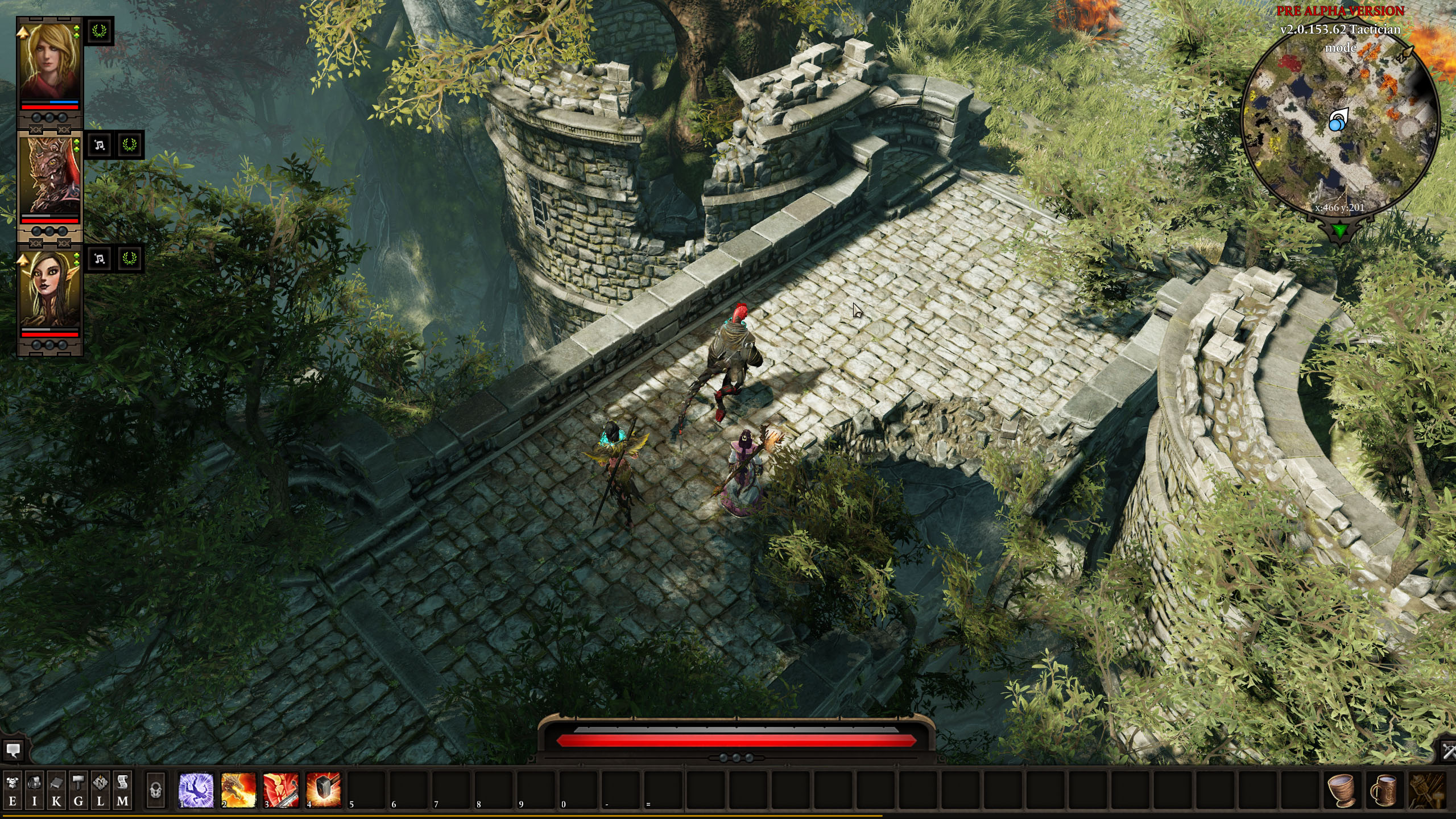The width and height of the screenshot is (1456, 819).
Task: Open the journal with the compass icon
Action: (101, 790)
